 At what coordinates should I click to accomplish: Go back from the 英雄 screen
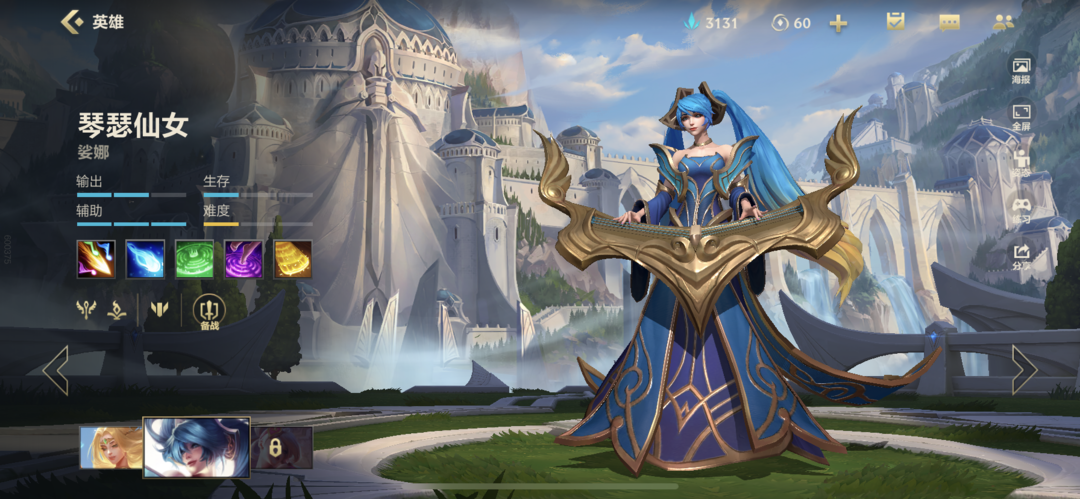(72, 22)
